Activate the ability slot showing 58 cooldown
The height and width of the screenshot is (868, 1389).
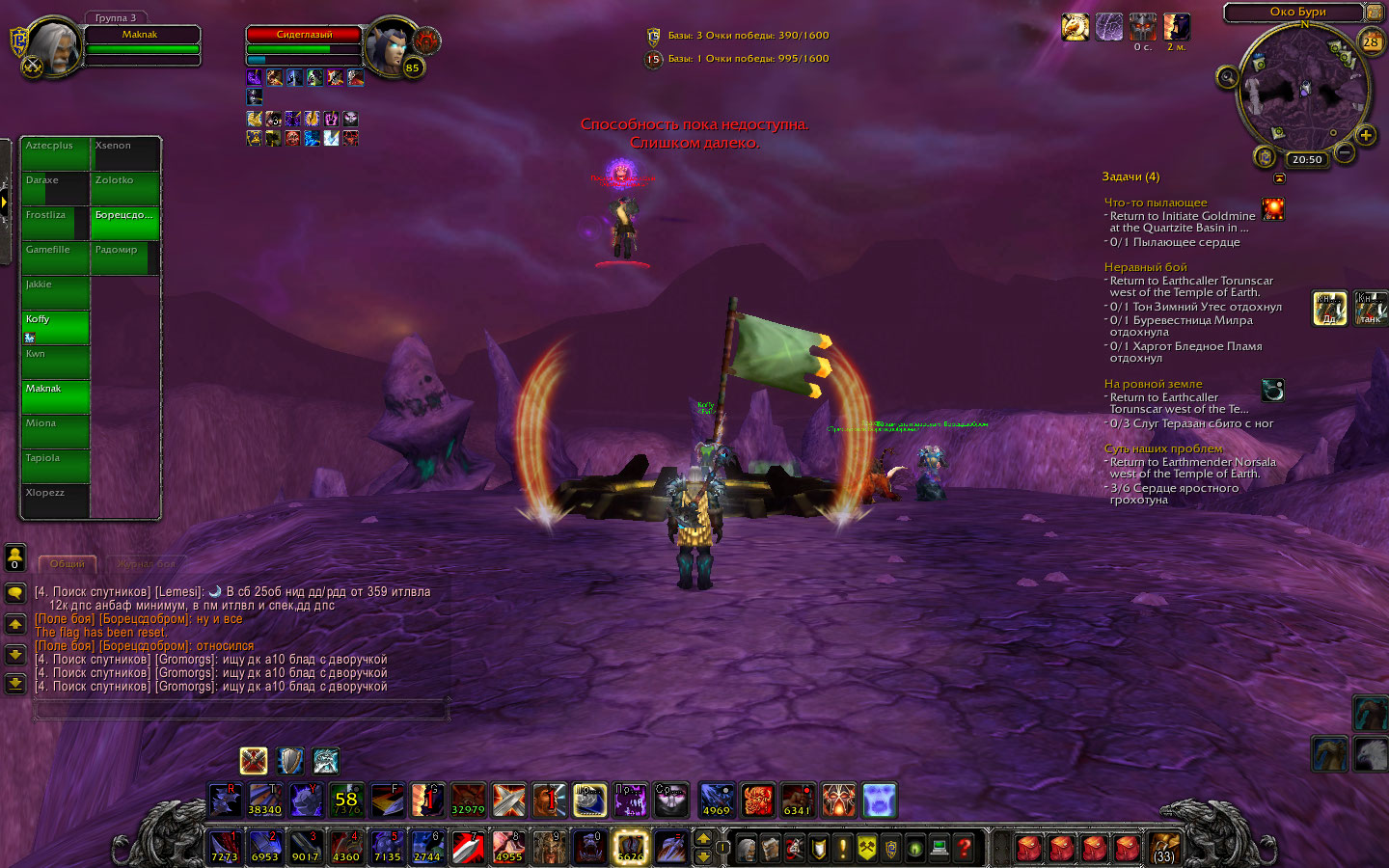pyautogui.click(x=346, y=800)
